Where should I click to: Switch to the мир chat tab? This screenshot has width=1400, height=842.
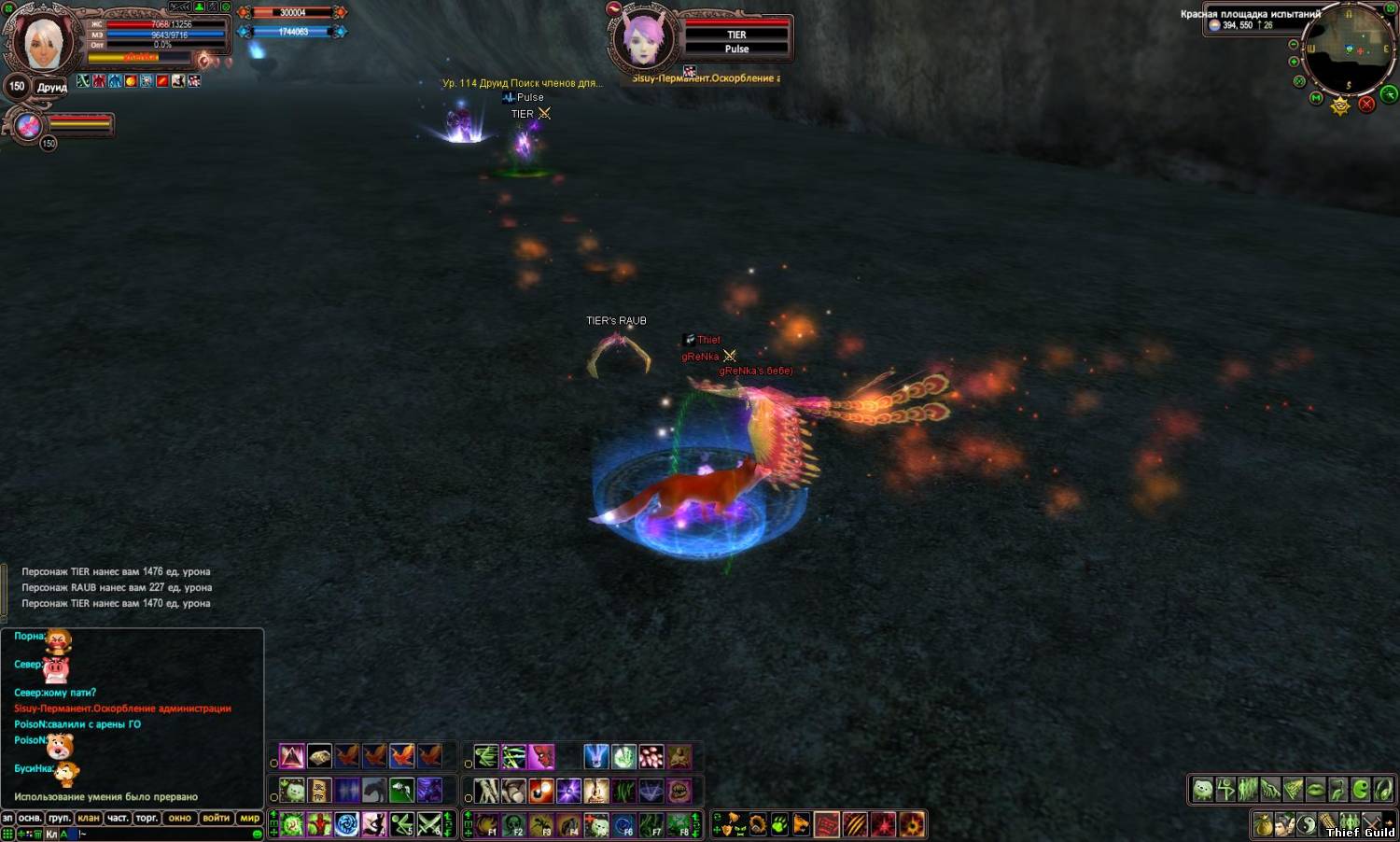click(249, 818)
